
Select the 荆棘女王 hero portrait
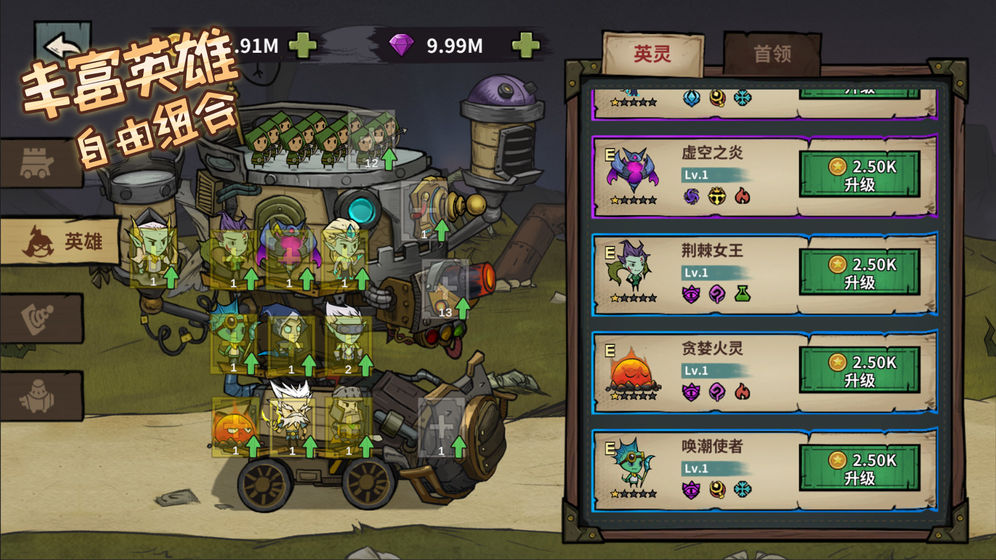tap(632, 272)
